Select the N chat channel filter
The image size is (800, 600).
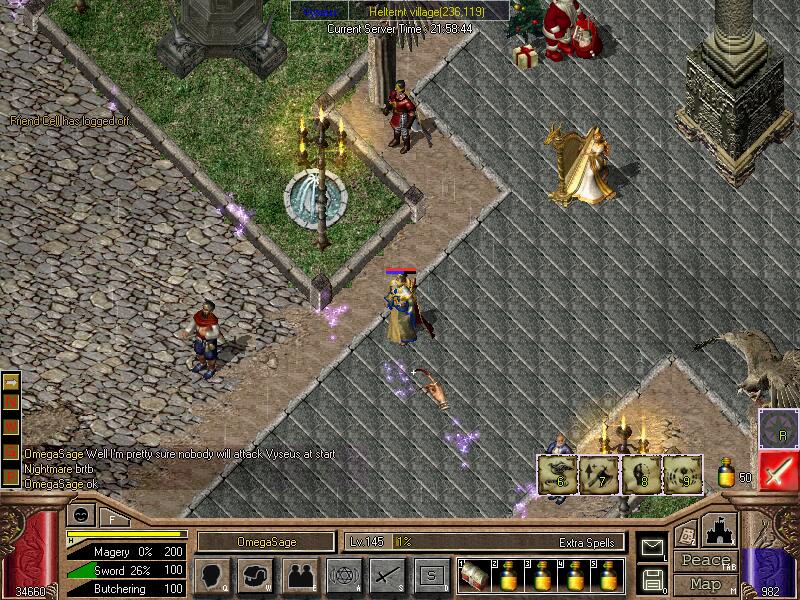(x=12, y=400)
